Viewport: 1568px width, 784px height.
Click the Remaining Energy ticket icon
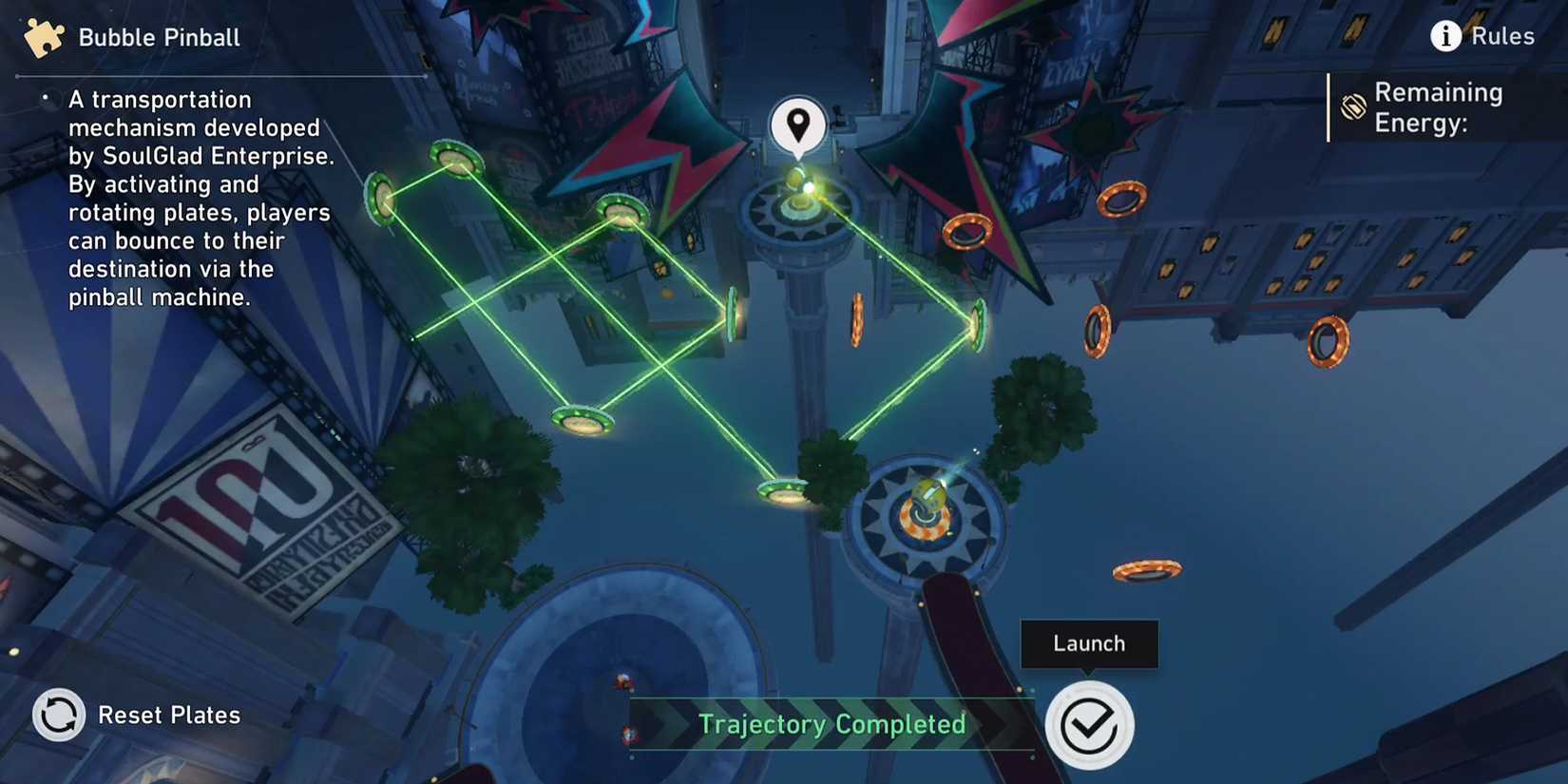coord(1354,107)
